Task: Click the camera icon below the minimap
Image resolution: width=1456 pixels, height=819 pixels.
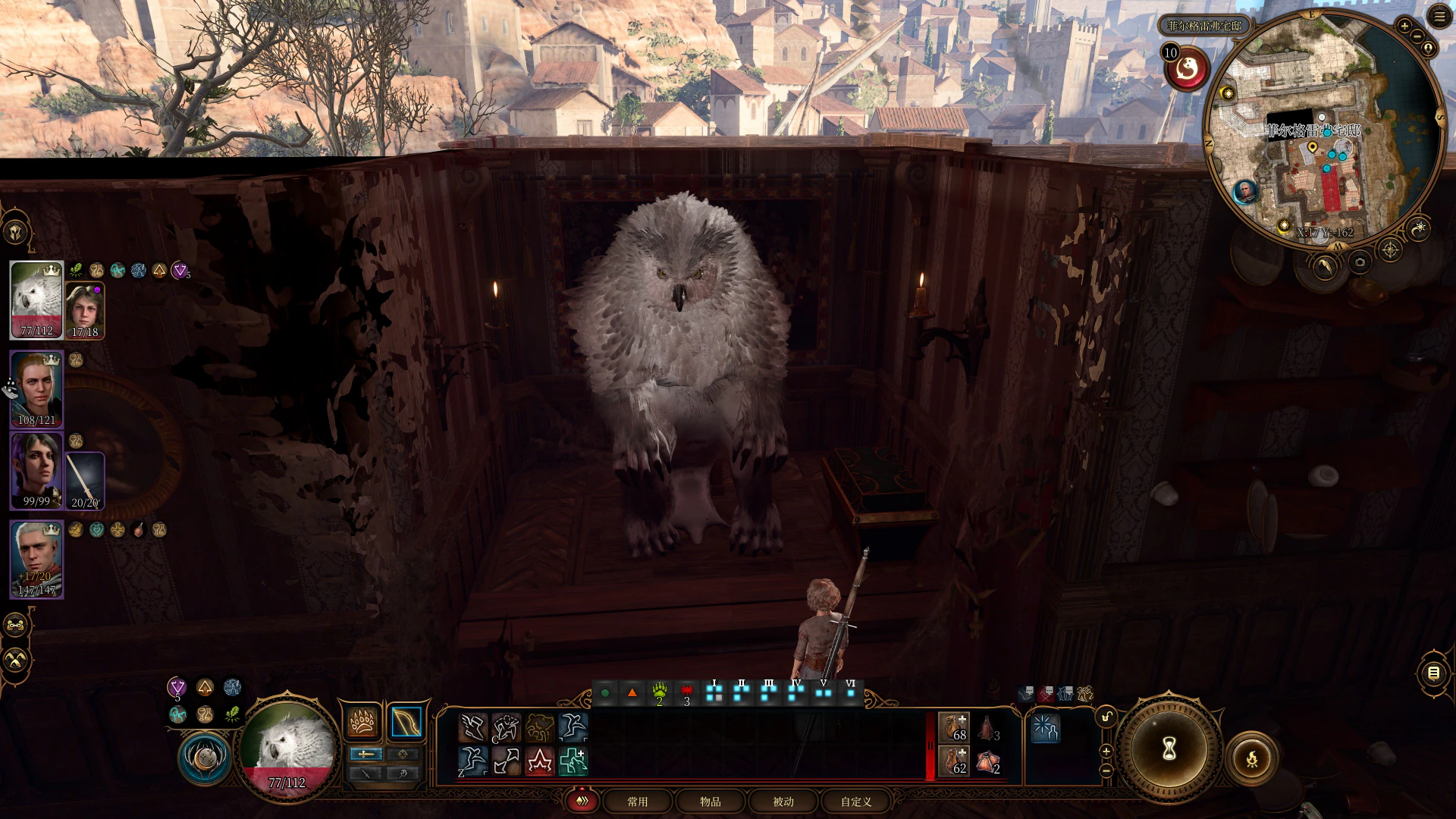Action: click(x=1360, y=262)
